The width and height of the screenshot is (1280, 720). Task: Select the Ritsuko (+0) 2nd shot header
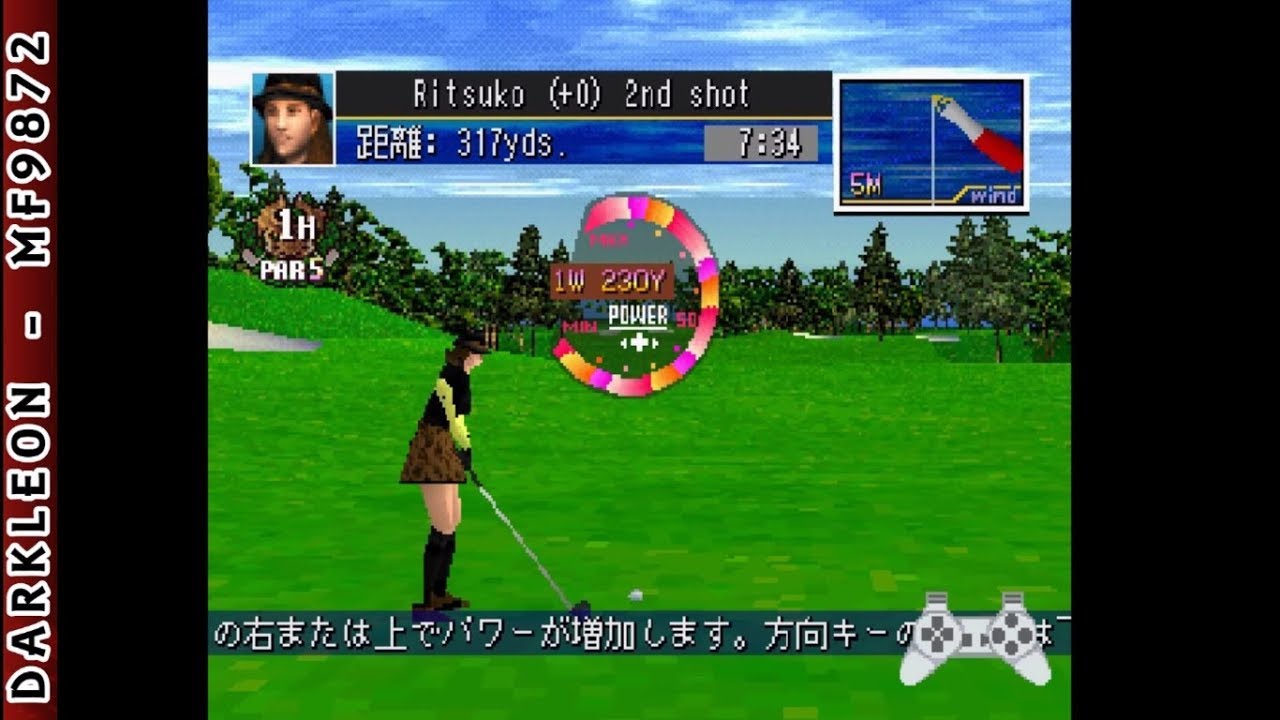tap(580, 91)
